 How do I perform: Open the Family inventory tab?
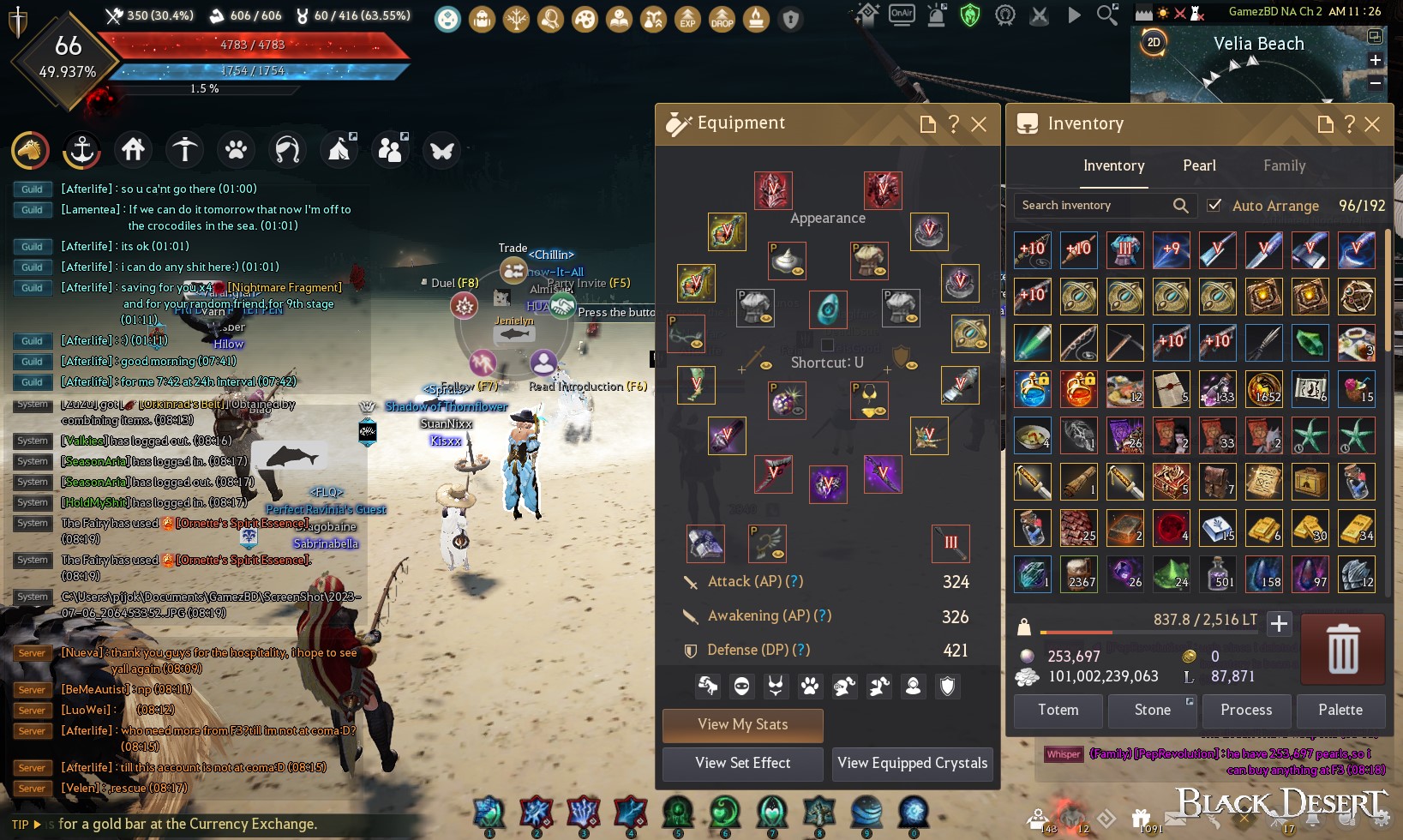[x=1284, y=166]
